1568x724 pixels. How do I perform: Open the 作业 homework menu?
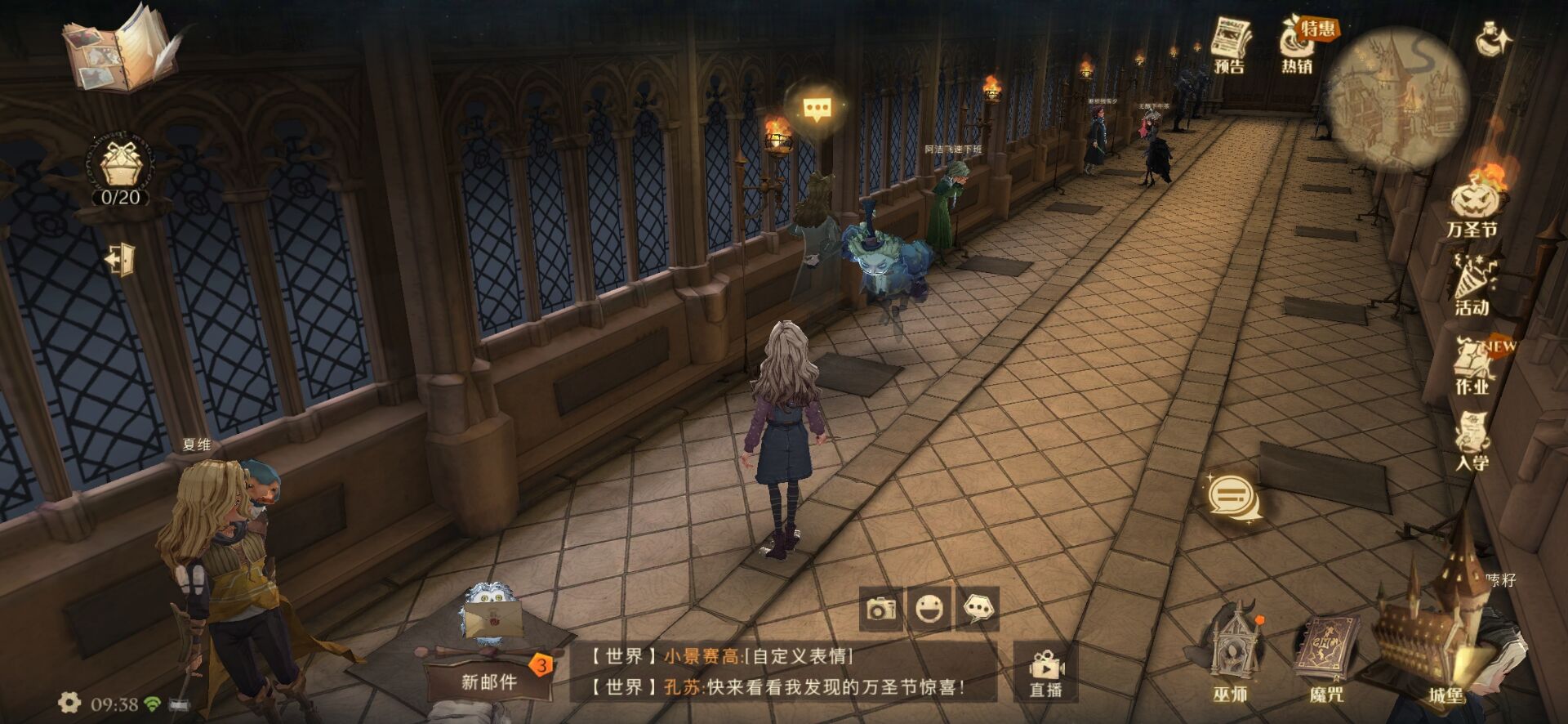(1472, 364)
